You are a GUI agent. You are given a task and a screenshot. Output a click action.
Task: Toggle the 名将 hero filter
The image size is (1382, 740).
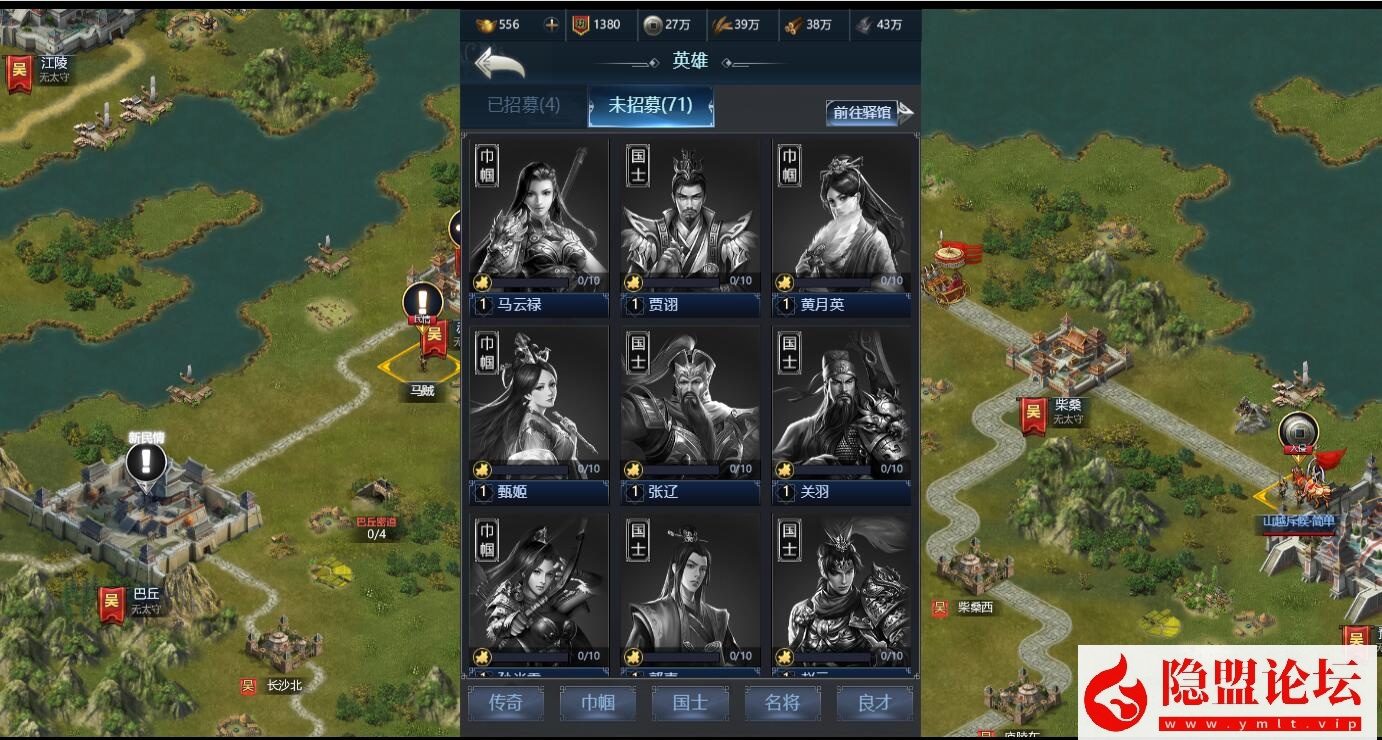click(782, 703)
